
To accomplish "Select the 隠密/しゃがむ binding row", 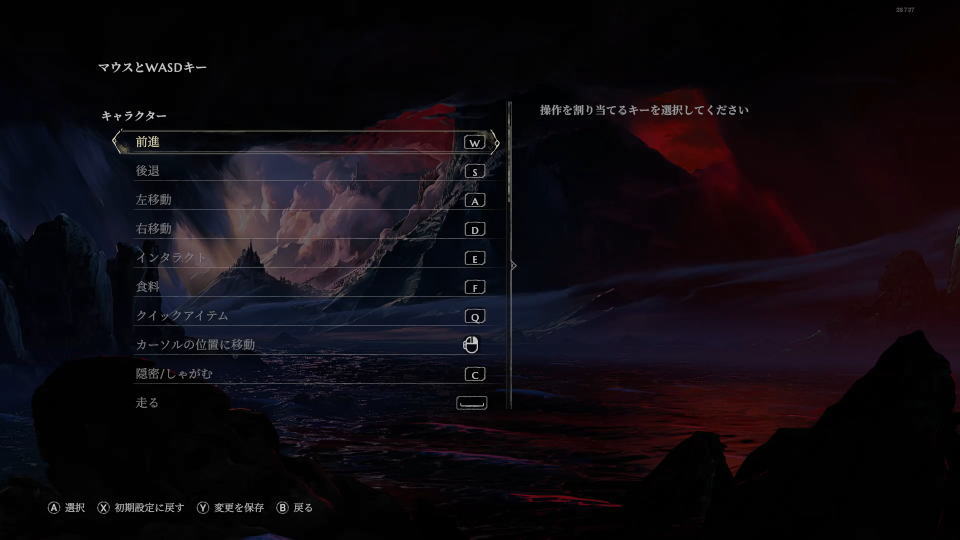I will coord(305,374).
